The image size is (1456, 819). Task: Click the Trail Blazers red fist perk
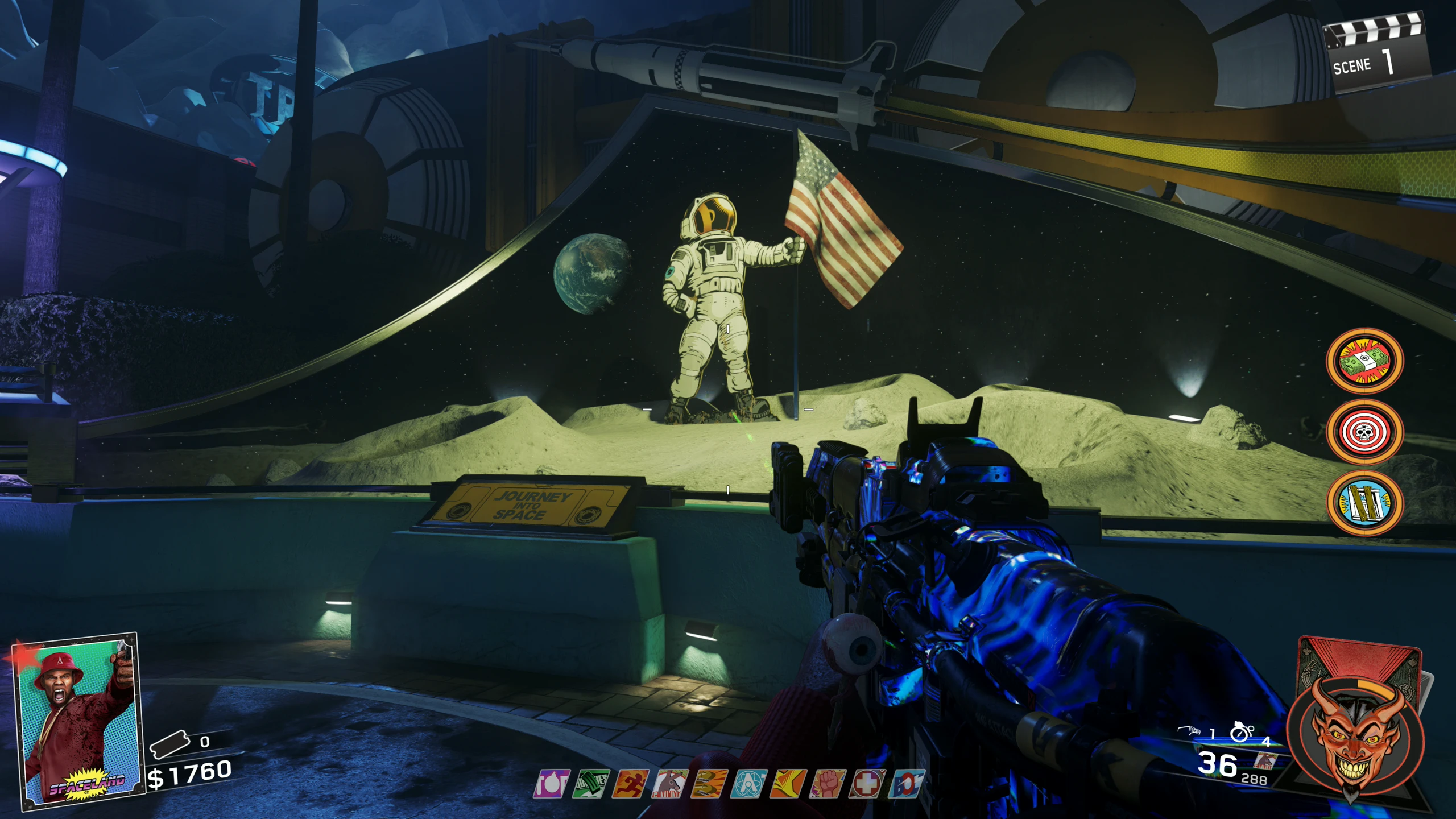coord(828,784)
